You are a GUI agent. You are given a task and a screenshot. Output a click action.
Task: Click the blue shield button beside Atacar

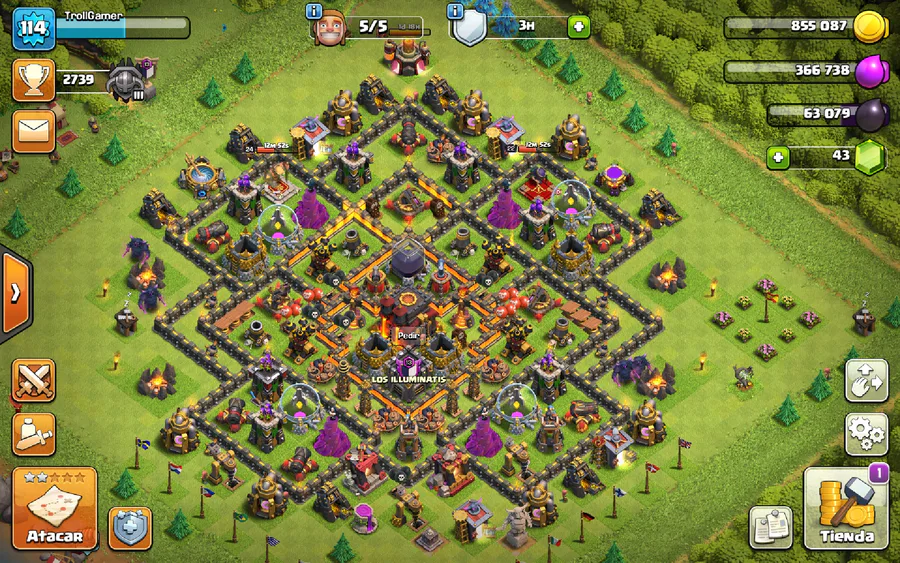(x=130, y=527)
